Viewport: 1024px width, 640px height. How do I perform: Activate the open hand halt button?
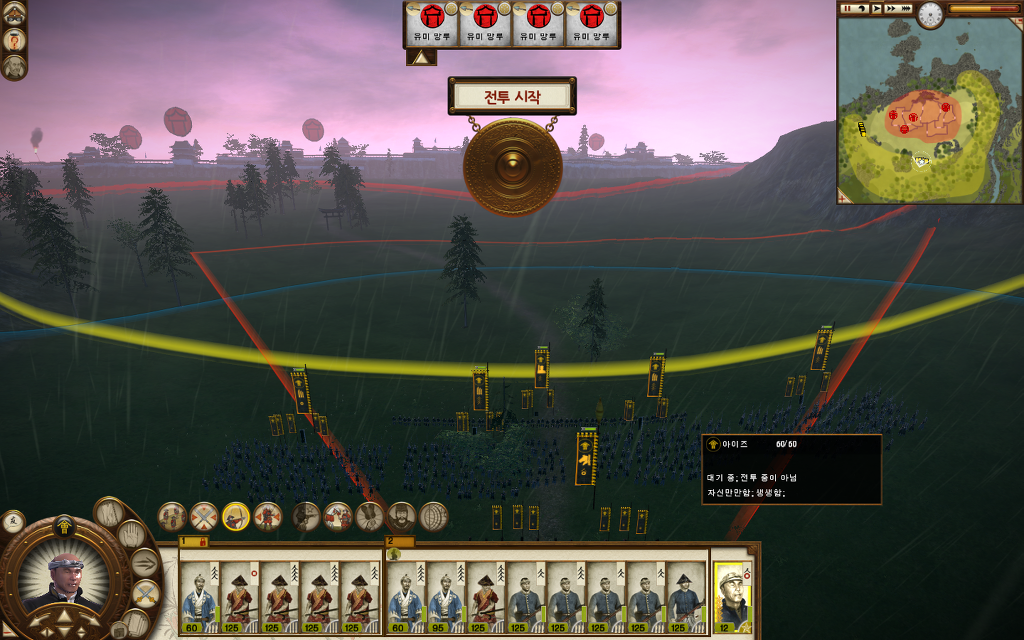(130, 535)
